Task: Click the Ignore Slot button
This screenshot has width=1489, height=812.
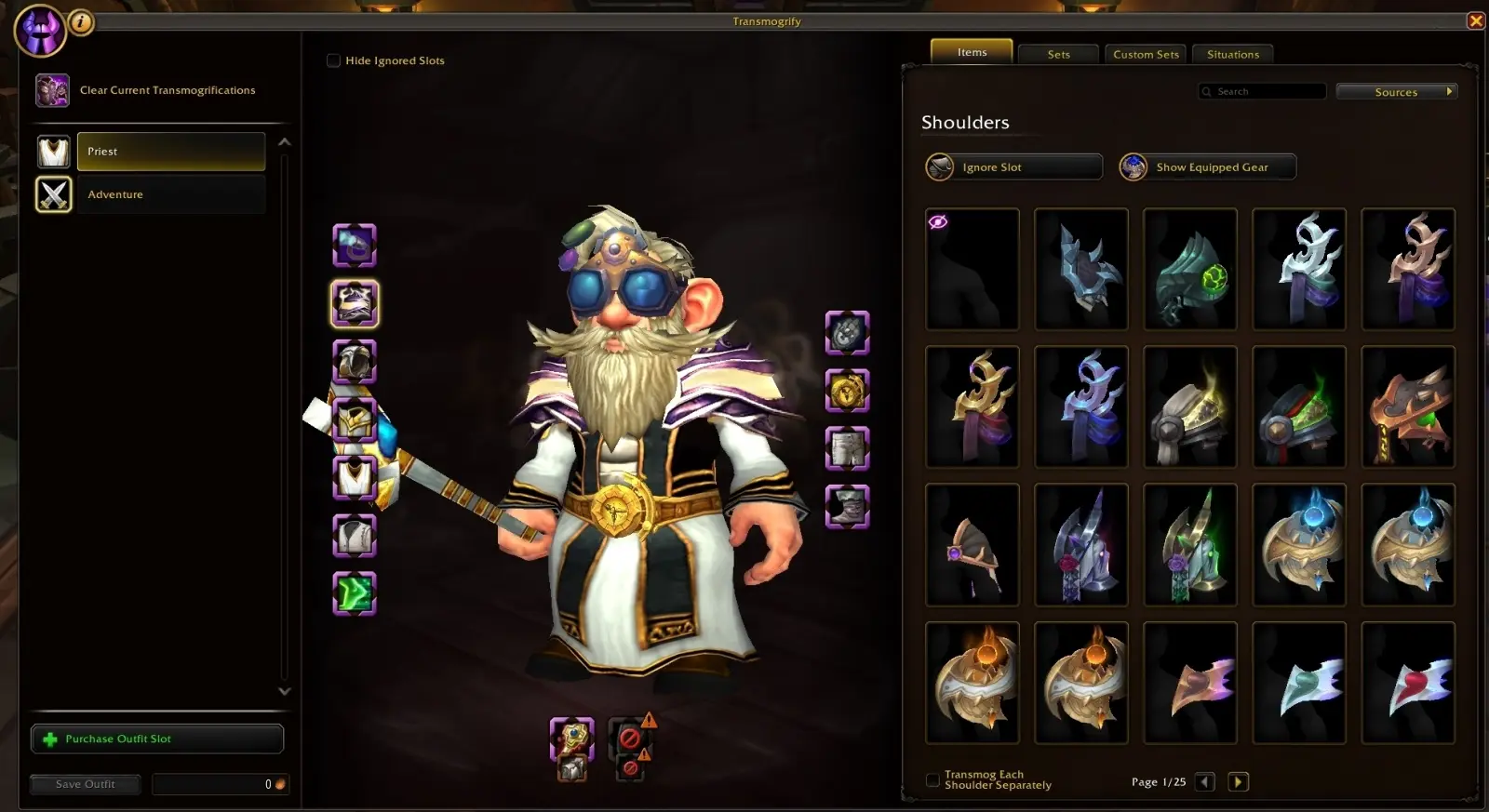Action: pyautogui.click(x=1012, y=166)
